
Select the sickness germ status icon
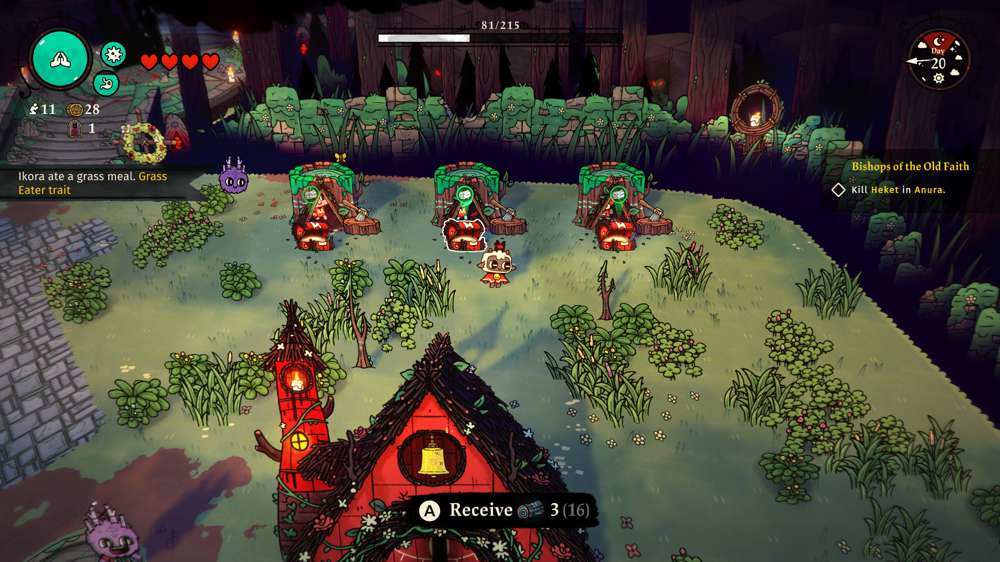[x=113, y=54]
